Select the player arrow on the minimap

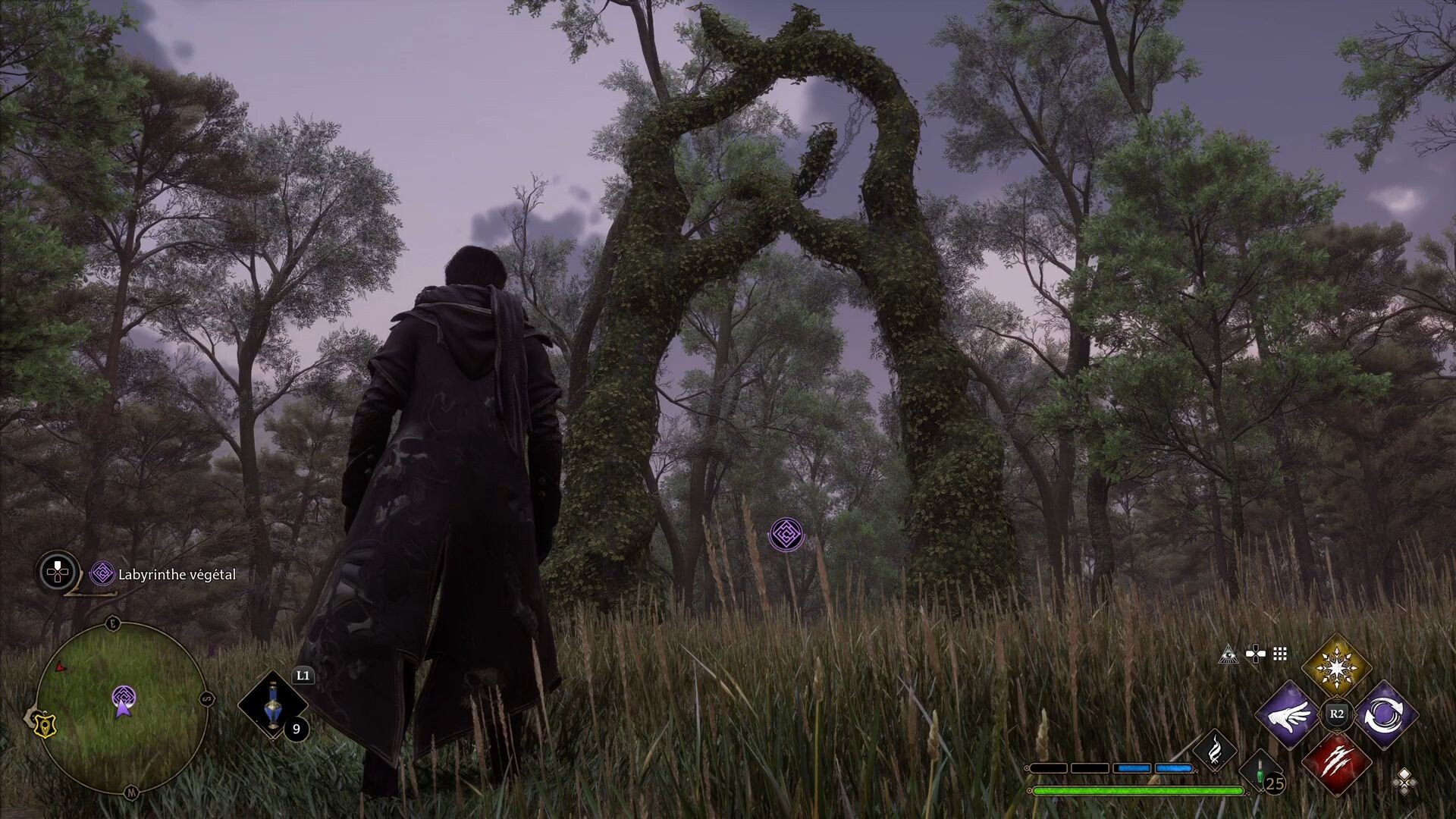coord(124,710)
